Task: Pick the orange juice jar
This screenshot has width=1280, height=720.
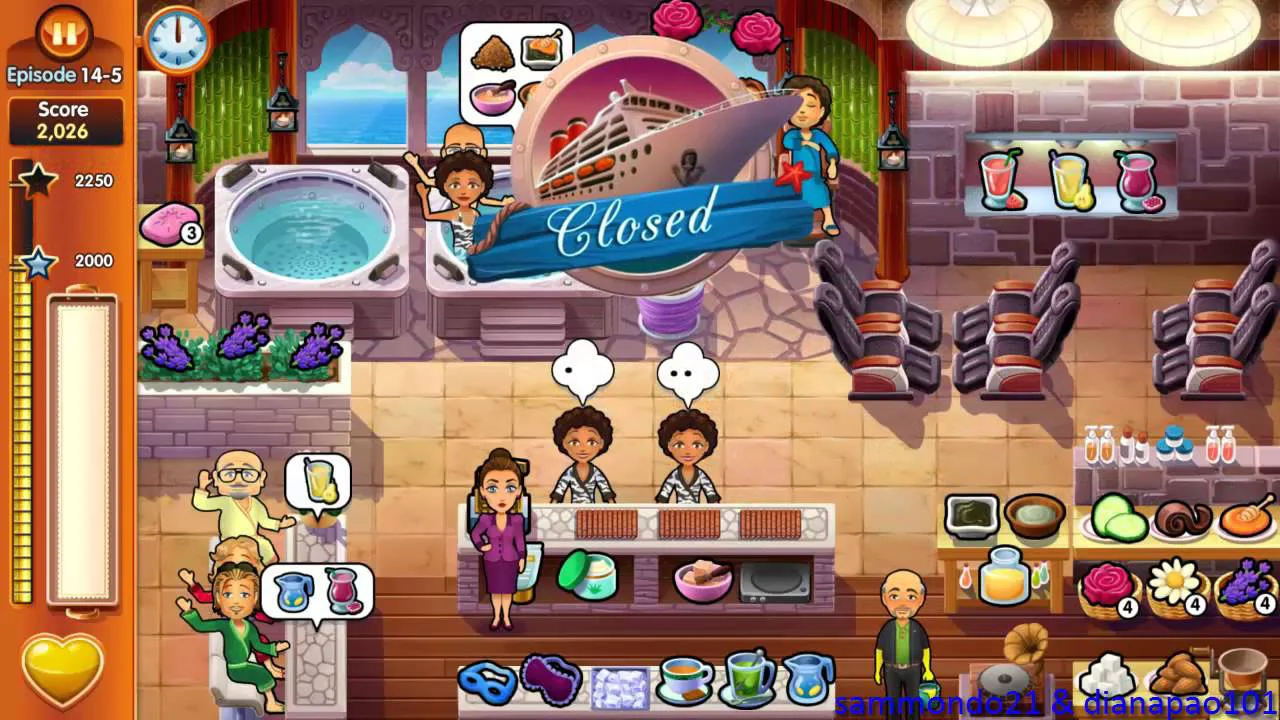Action: [x=1004, y=577]
